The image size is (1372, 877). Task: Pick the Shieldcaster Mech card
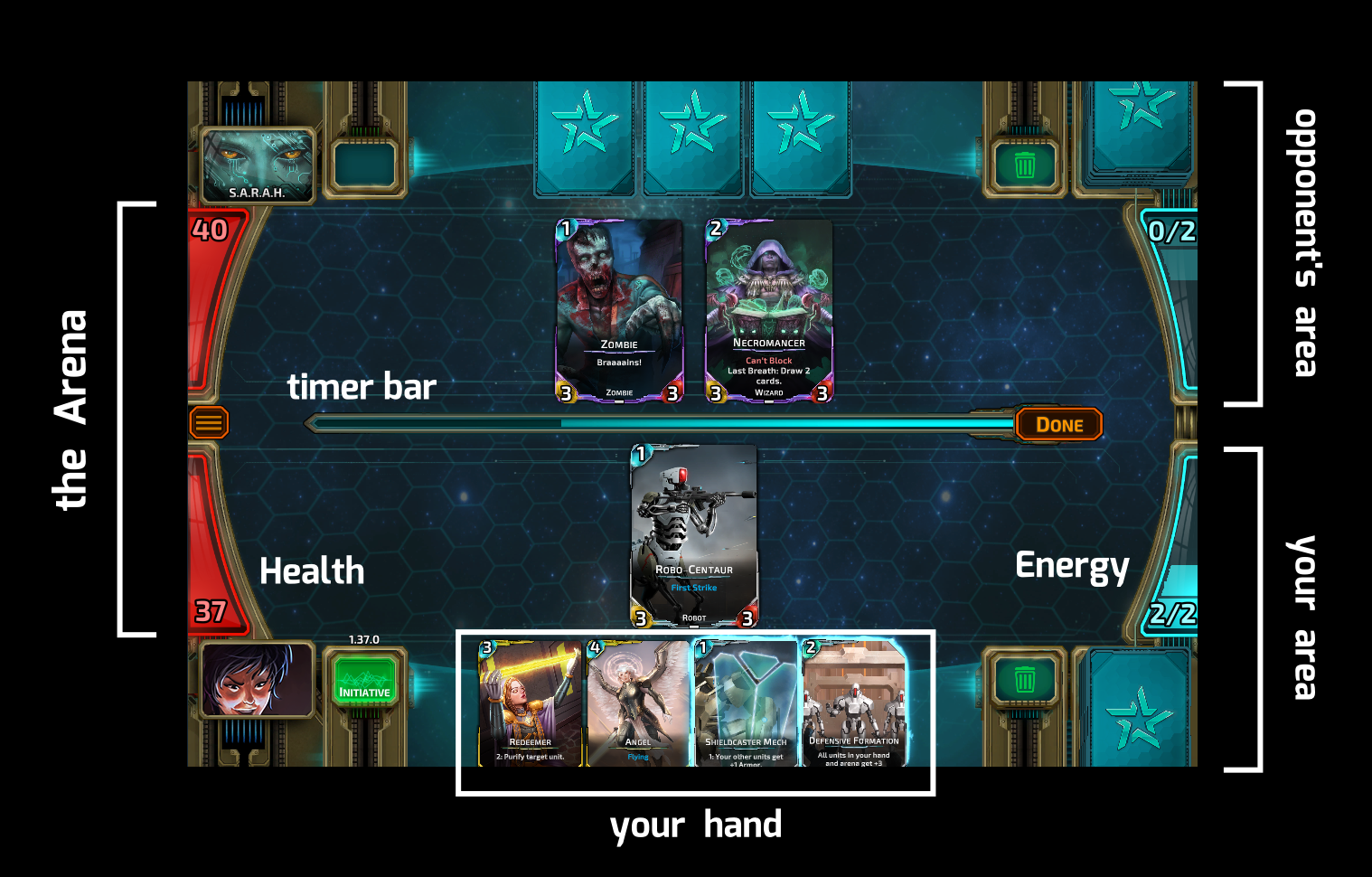[x=746, y=703]
